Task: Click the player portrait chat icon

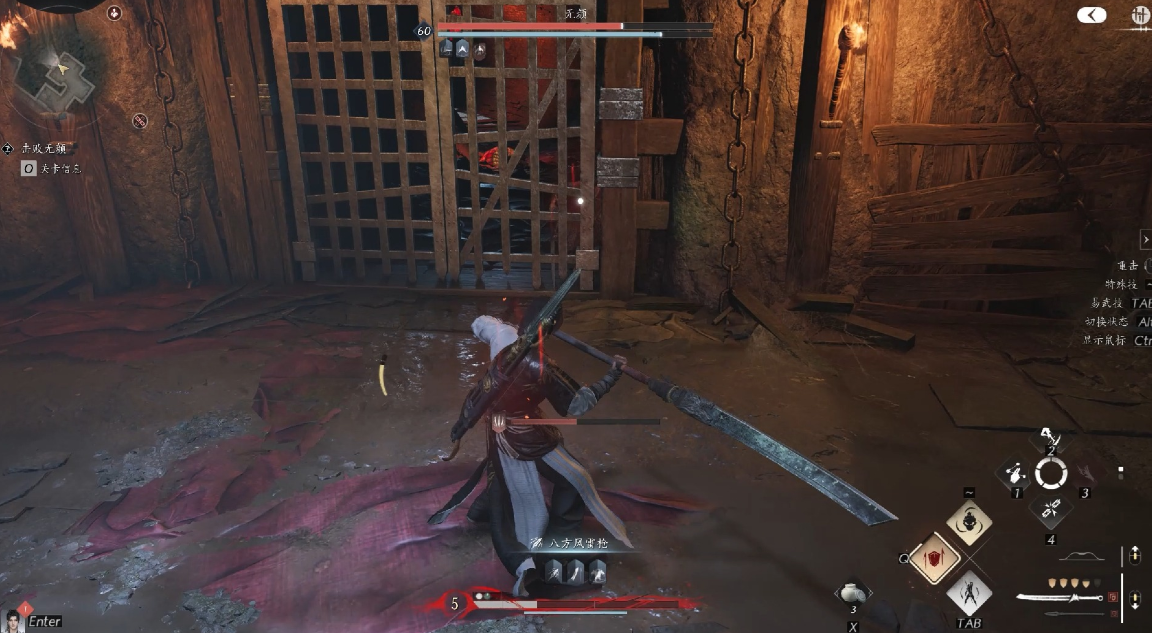Action: [x=15, y=620]
